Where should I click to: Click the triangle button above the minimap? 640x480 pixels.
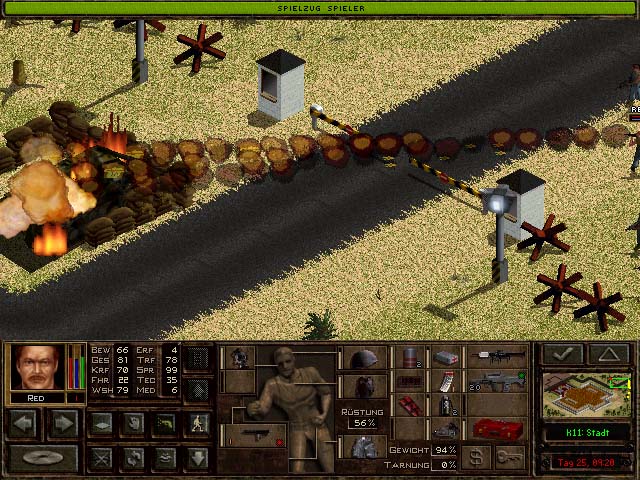(608, 354)
